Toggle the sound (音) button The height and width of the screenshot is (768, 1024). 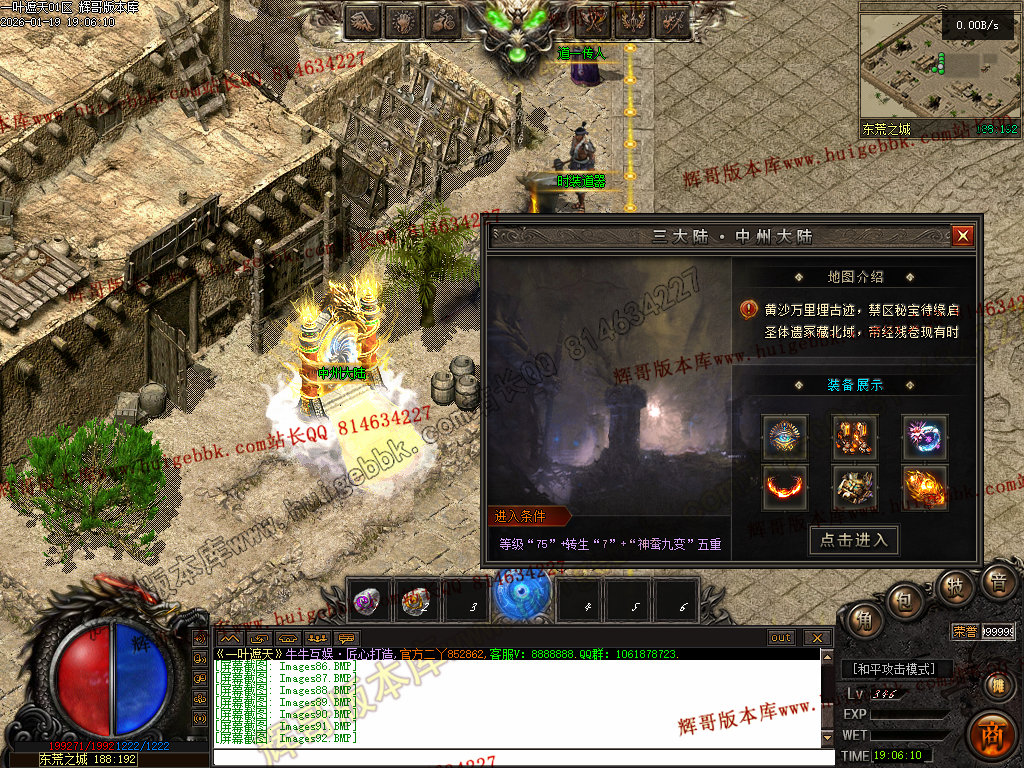996,583
